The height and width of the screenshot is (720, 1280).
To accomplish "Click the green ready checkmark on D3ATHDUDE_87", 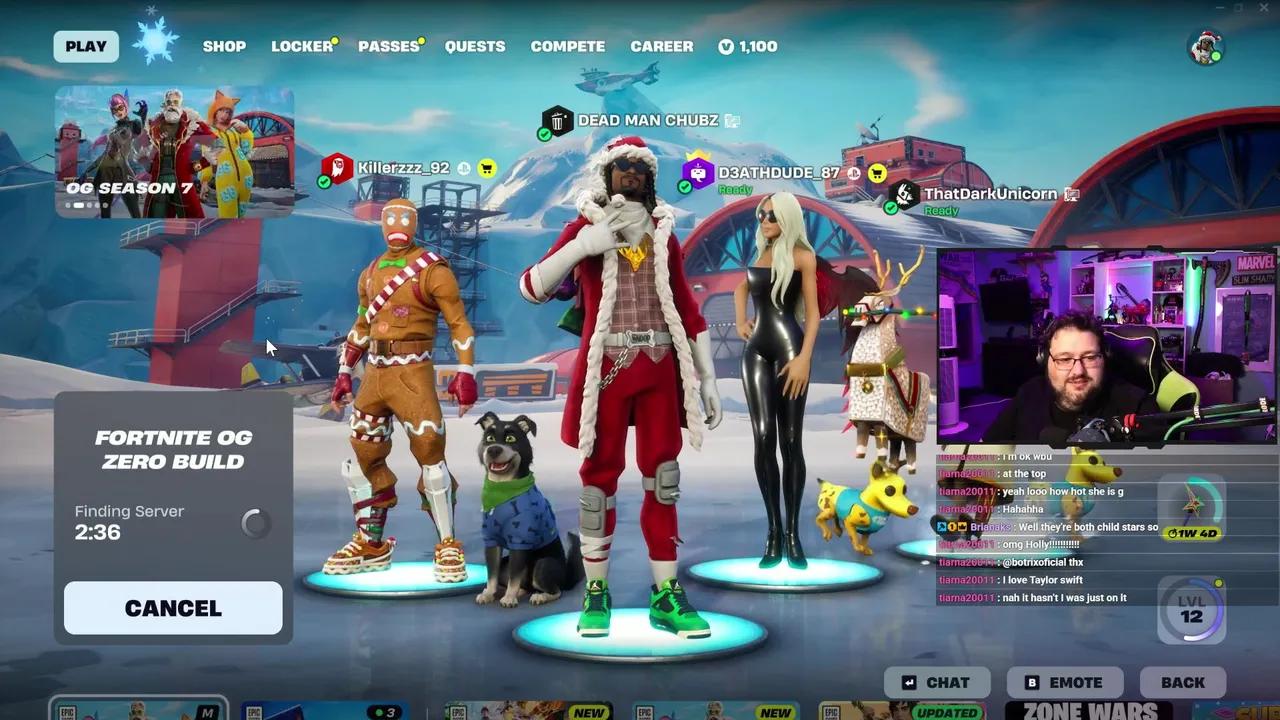I will coord(684,186).
